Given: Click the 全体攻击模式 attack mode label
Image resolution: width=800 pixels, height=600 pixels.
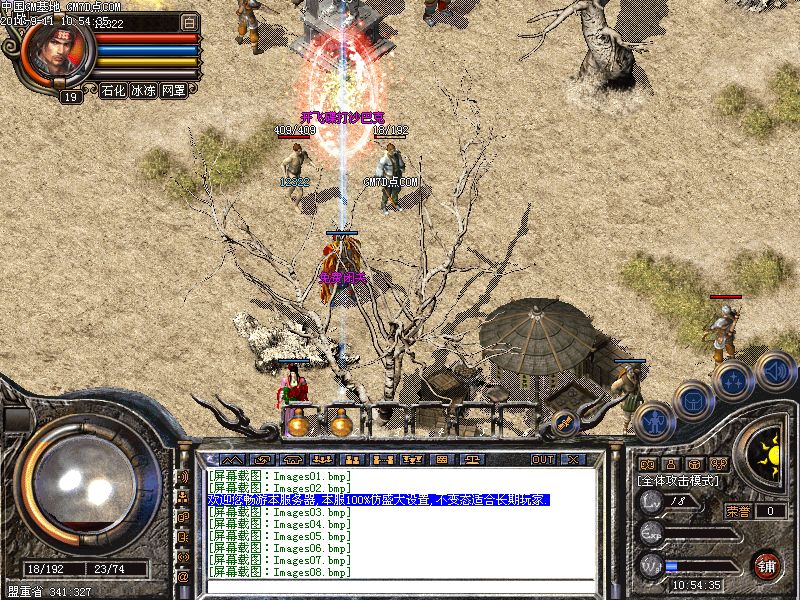Looking at the screenshot, I should (679, 481).
